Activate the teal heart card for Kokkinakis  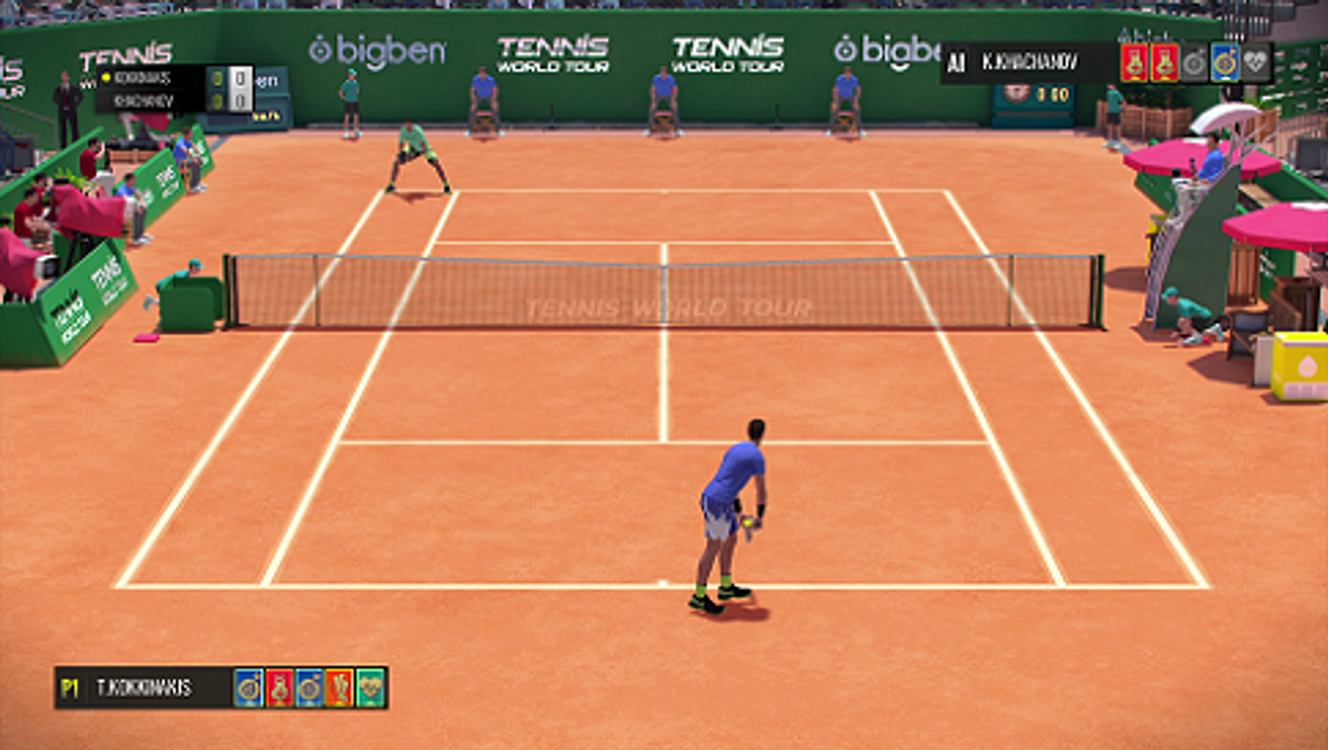pyautogui.click(x=368, y=687)
